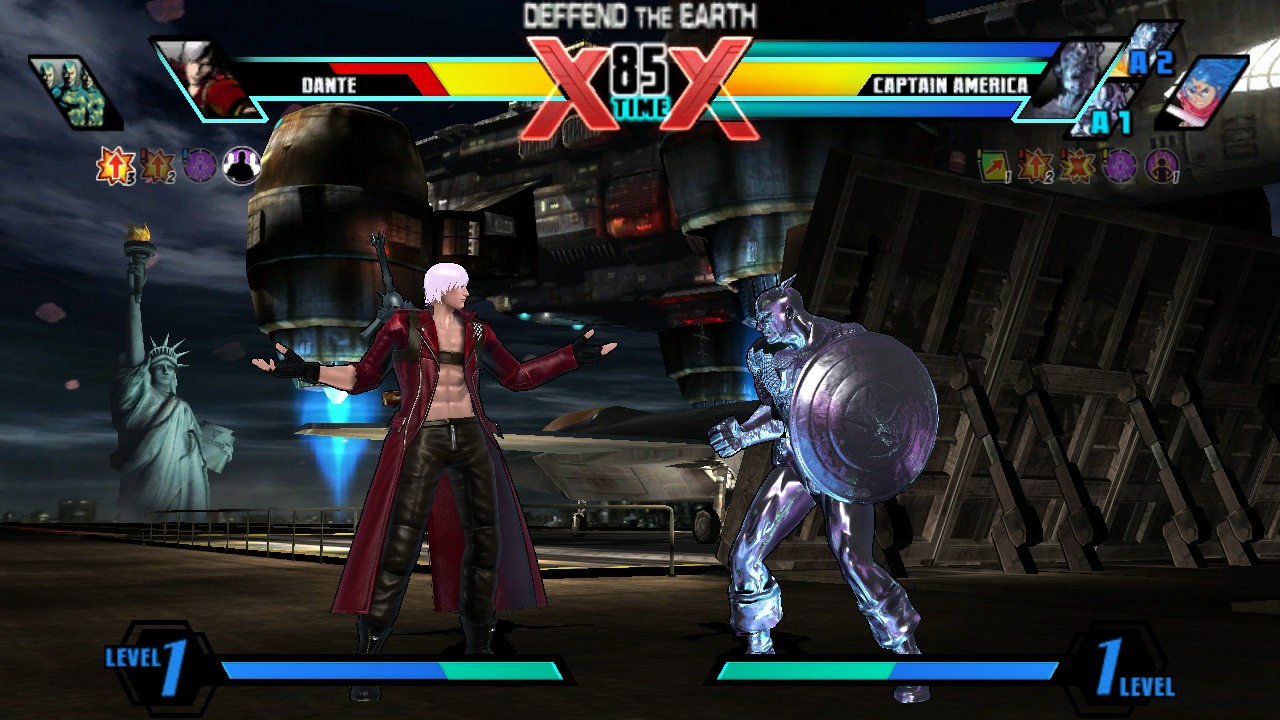
Task: Select Captain America's green arrow boost icon
Action: (992, 167)
